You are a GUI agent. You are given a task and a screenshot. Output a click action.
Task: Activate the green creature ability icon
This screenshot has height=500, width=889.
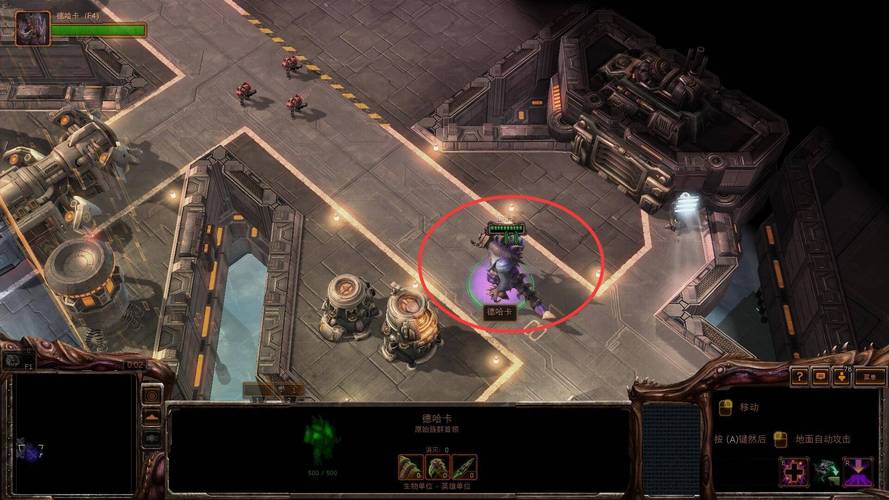click(826, 471)
